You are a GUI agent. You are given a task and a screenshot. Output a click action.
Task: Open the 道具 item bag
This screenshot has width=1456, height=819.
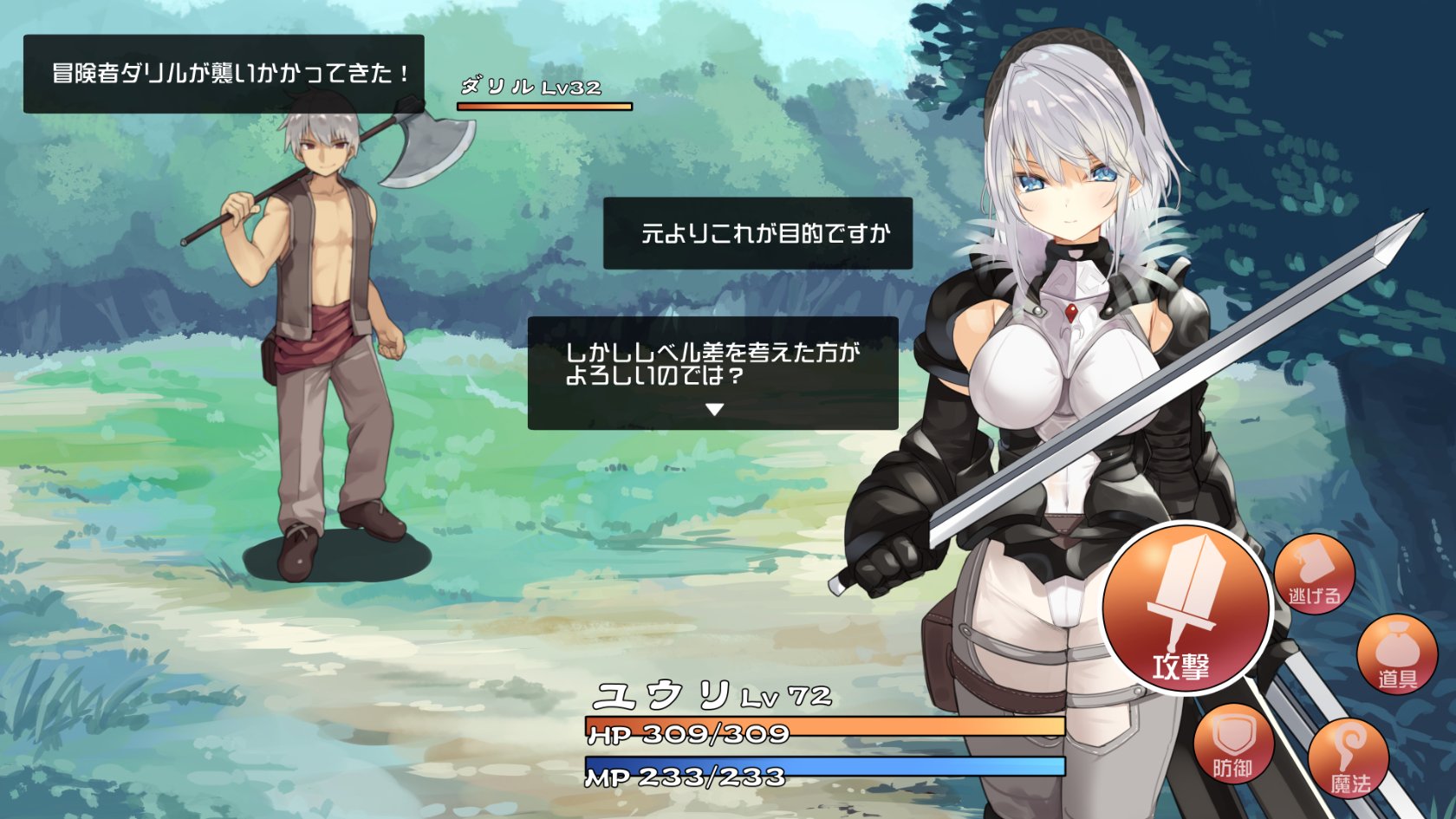pos(1396,654)
